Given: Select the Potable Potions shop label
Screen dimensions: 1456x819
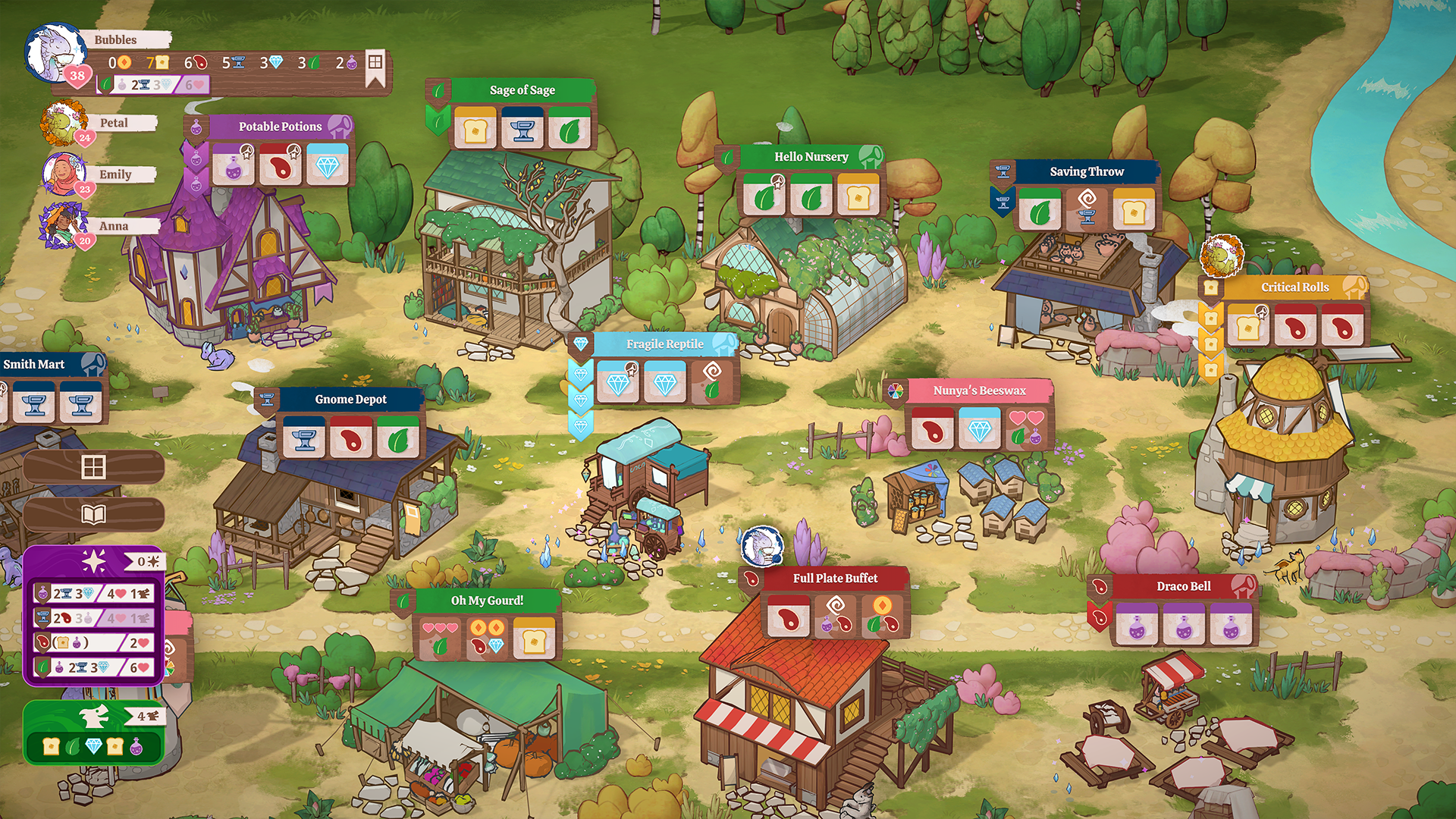Looking at the screenshot, I should 280,127.
